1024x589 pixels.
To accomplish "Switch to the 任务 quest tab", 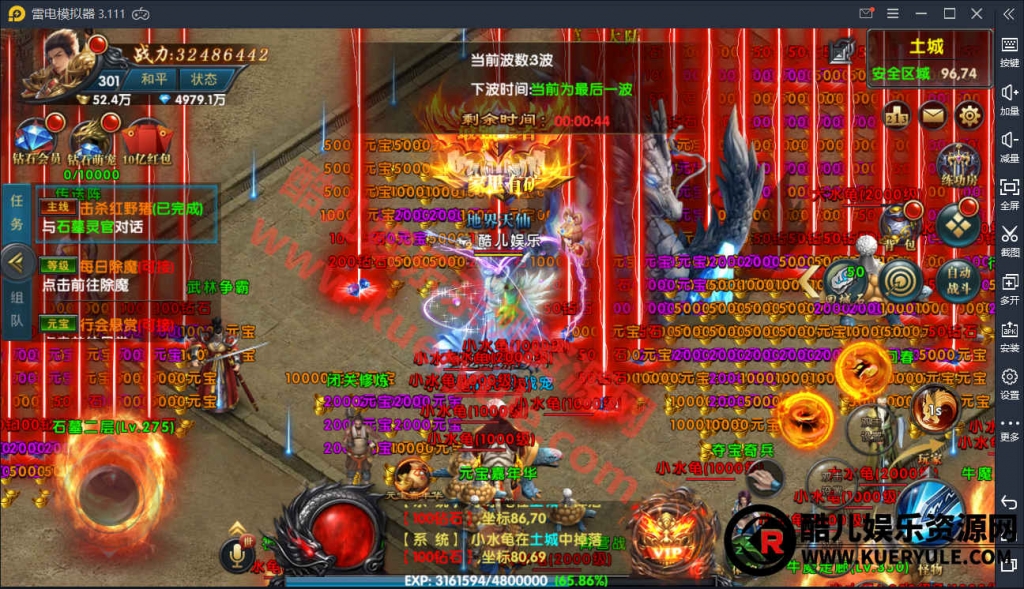I will (x=16, y=212).
